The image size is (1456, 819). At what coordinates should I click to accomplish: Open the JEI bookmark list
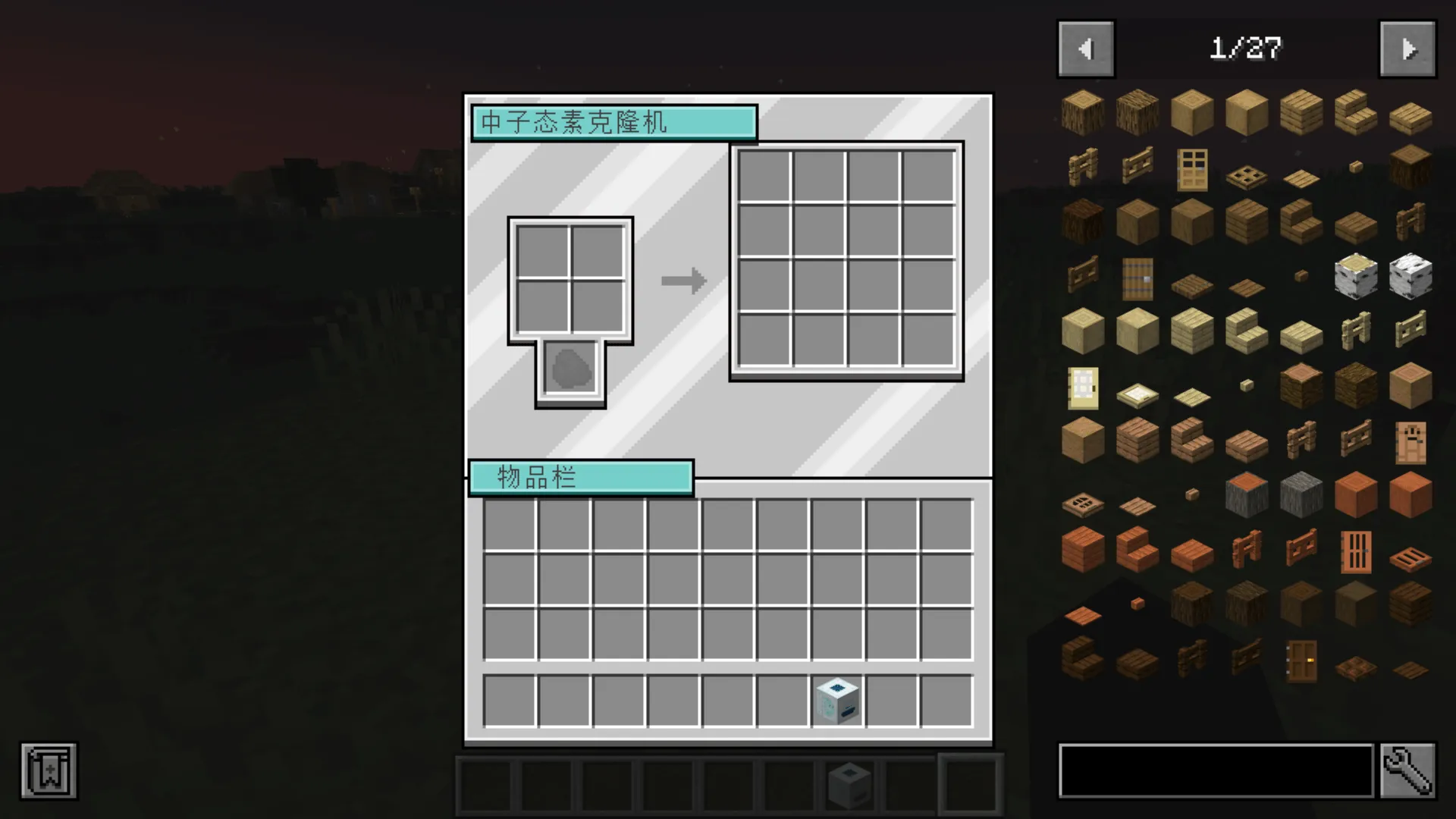[x=48, y=770]
